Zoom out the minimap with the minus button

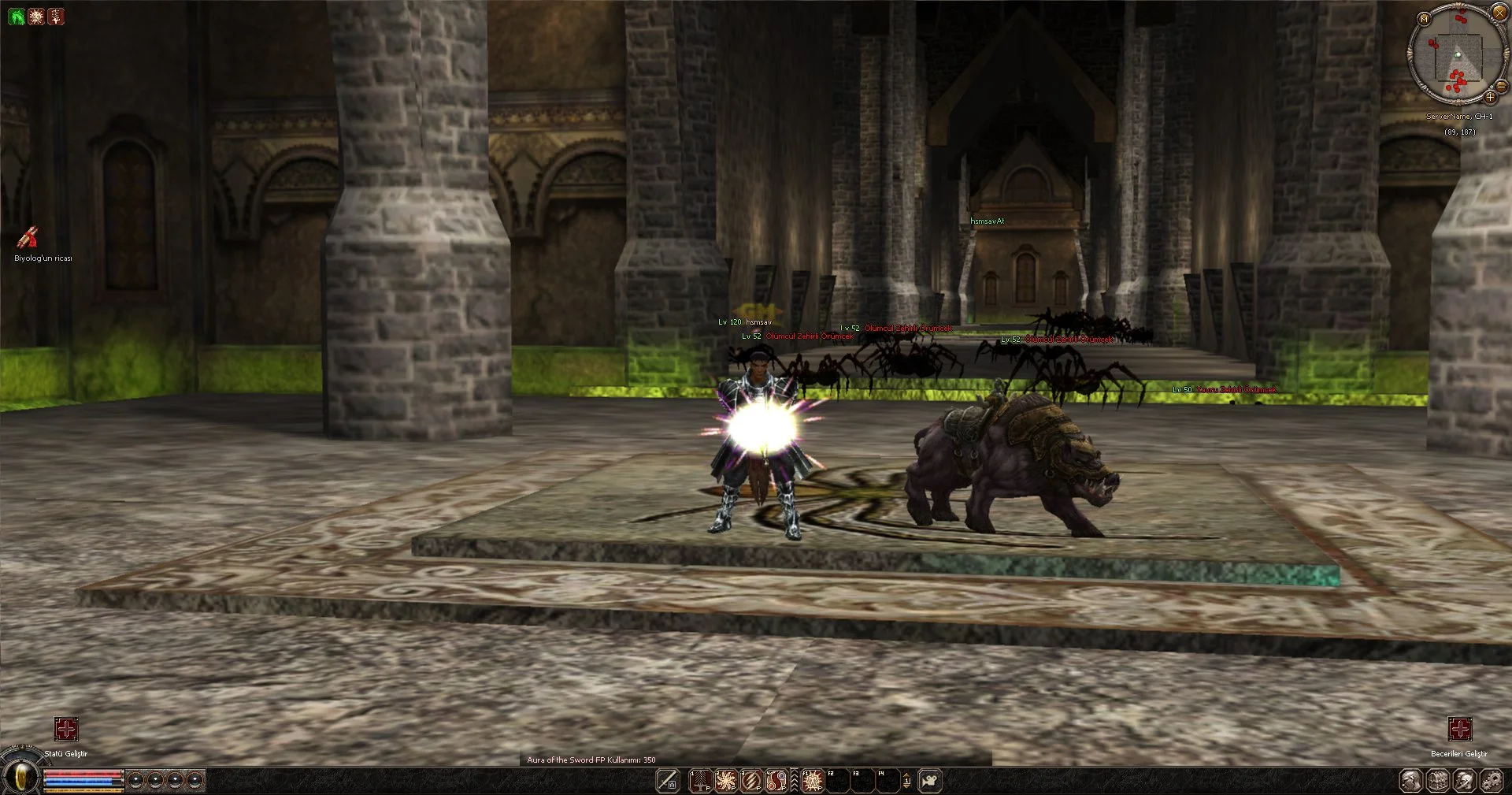click(1501, 86)
